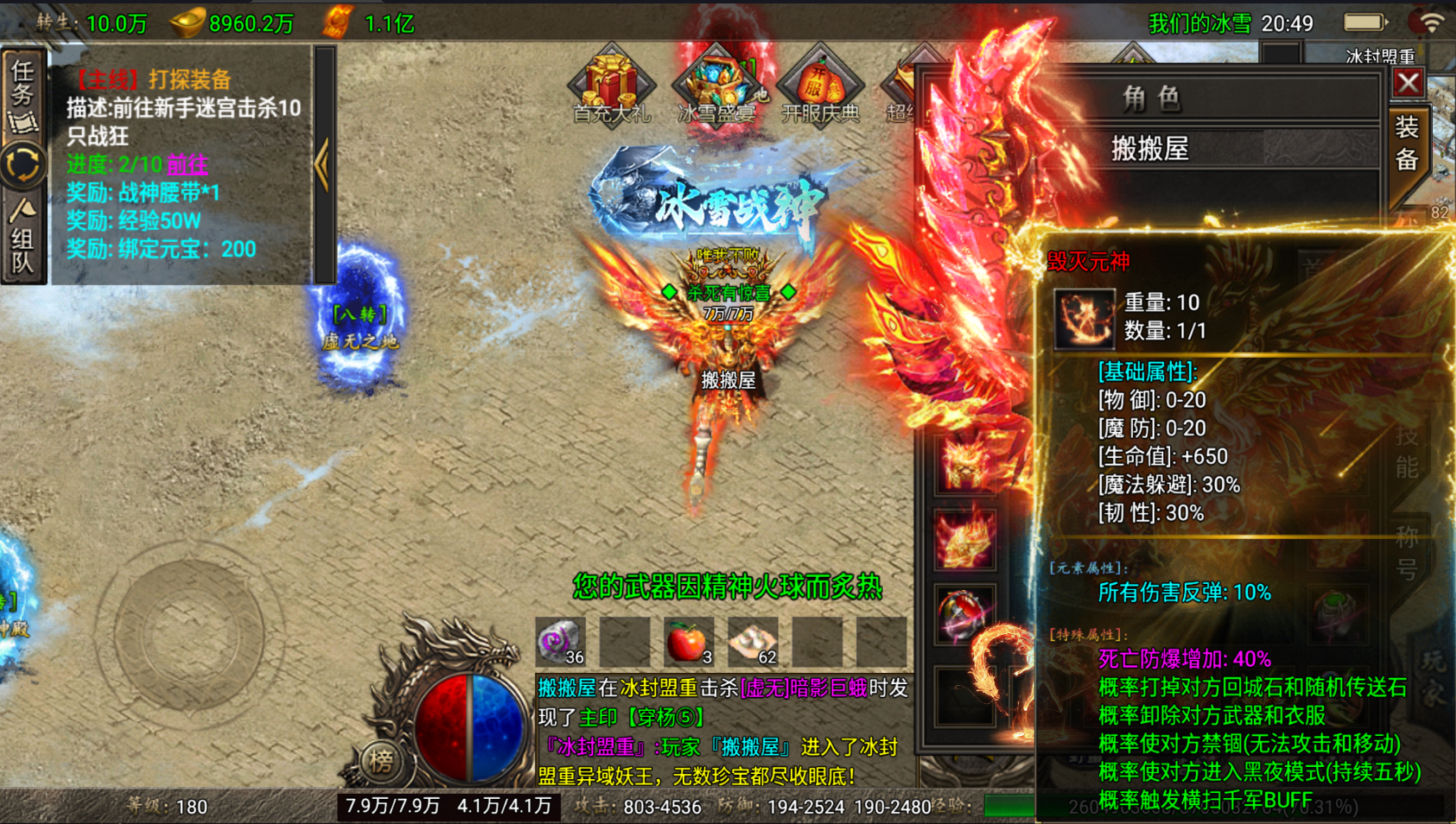Switch to the 技能 skills tab
The image size is (1456, 824).
(1407, 453)
